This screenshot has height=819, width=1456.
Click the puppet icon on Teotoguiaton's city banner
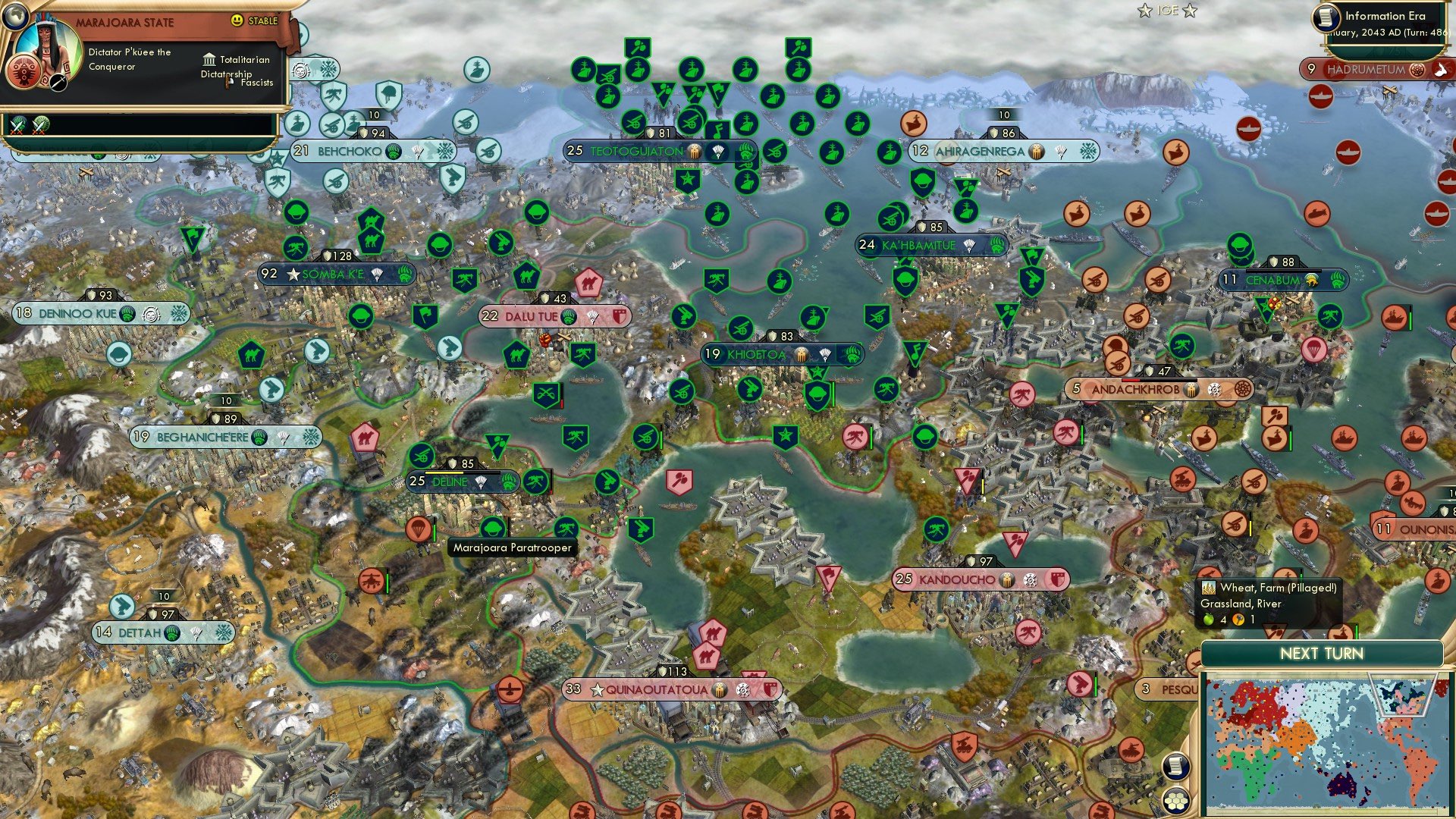coord(694,151)
